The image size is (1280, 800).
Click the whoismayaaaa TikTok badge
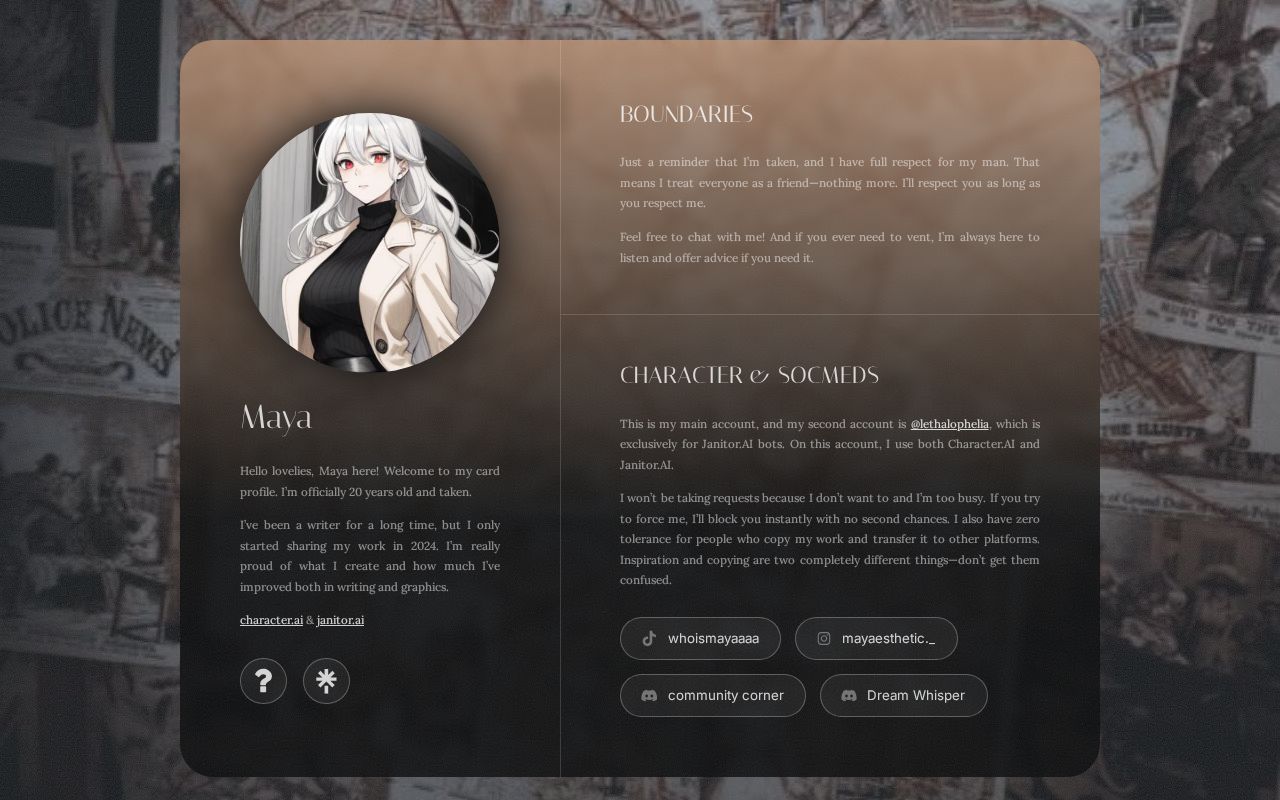pyautogui.click(x=700, y=638)
